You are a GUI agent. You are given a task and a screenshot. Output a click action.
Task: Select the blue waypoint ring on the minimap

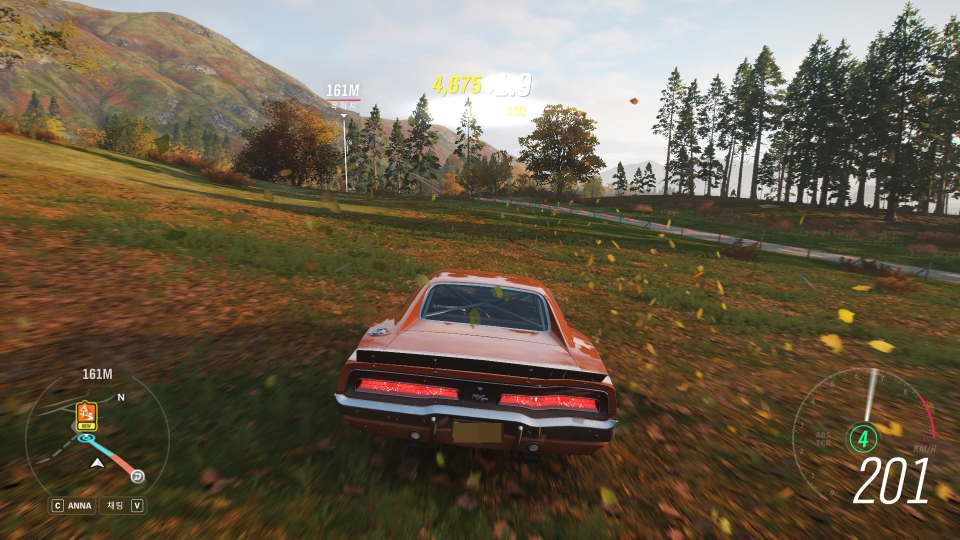pyautogui.click(x=87, y=437)
